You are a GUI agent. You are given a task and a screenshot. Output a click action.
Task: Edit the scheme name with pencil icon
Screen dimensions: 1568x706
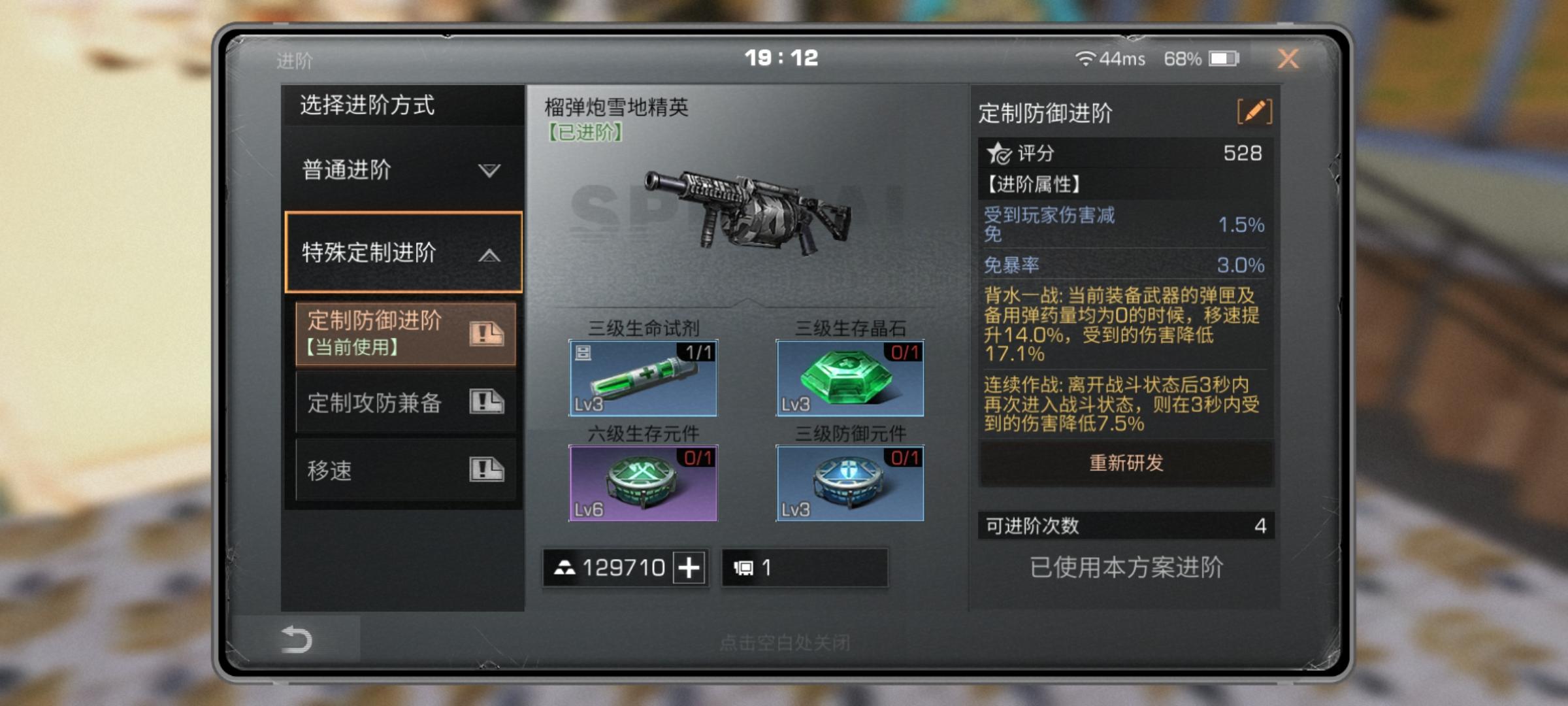click(x=1254, y=112)
